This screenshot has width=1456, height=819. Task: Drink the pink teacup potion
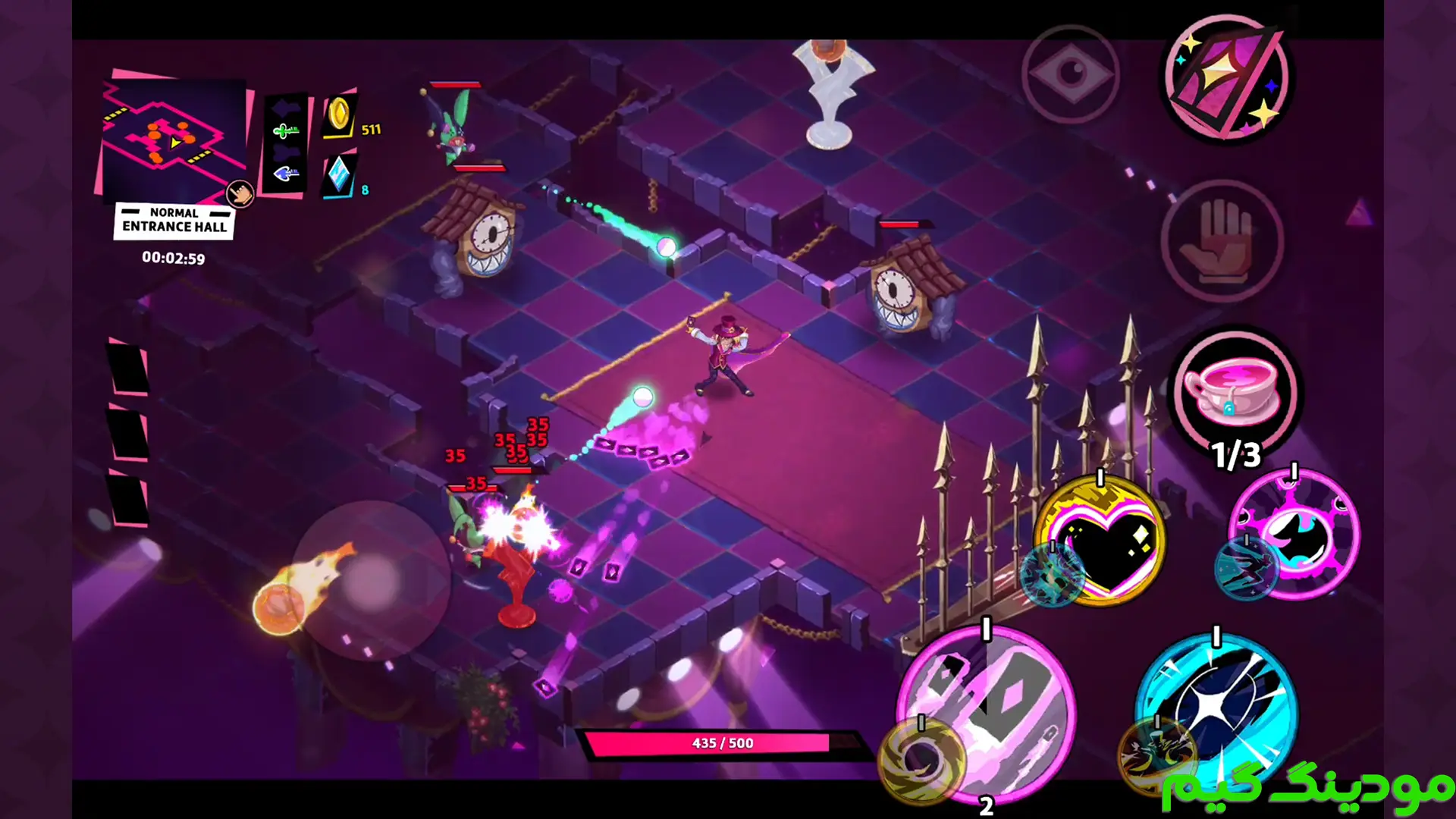click(x=1235, y=392)
